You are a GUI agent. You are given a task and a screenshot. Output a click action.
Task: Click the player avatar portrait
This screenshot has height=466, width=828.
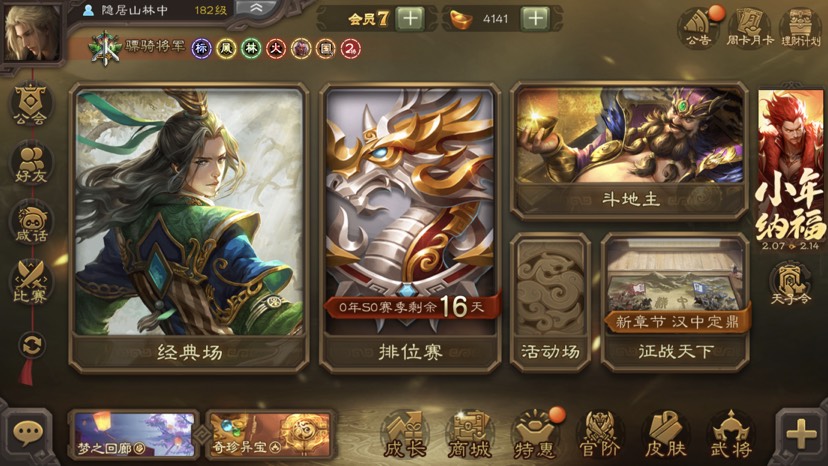tap(30, 32)
